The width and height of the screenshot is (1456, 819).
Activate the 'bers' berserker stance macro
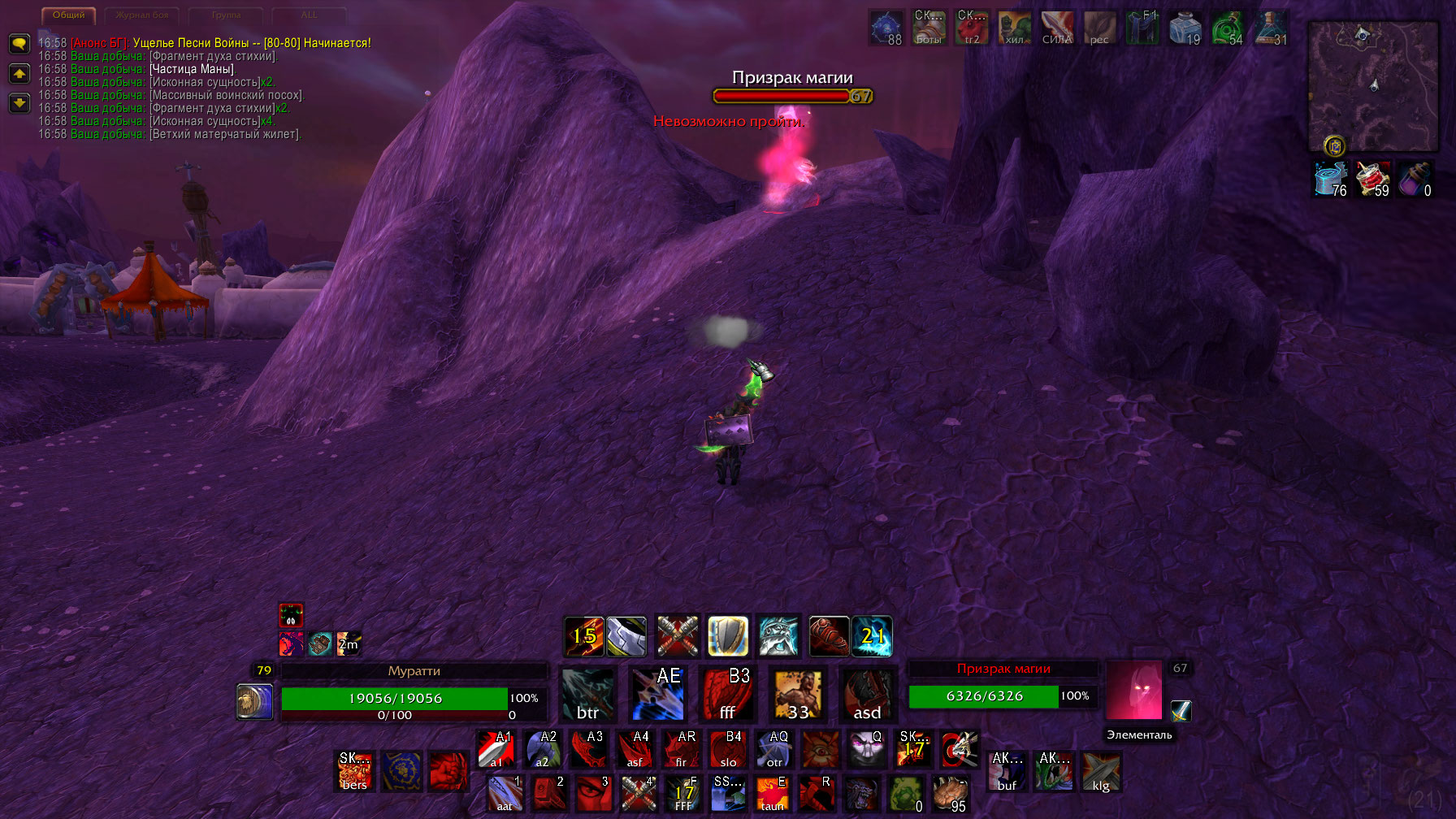click(355, 771)
